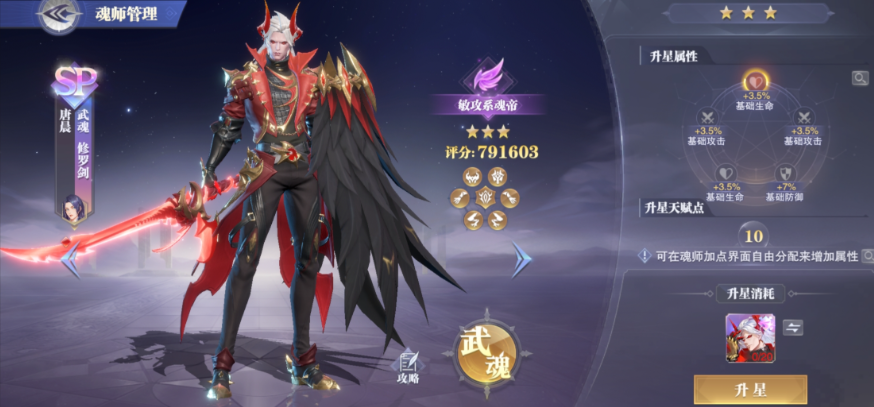This screenshot has height=407, width=874.
Task: Switch to the next soul master
Action: (522, 260)
